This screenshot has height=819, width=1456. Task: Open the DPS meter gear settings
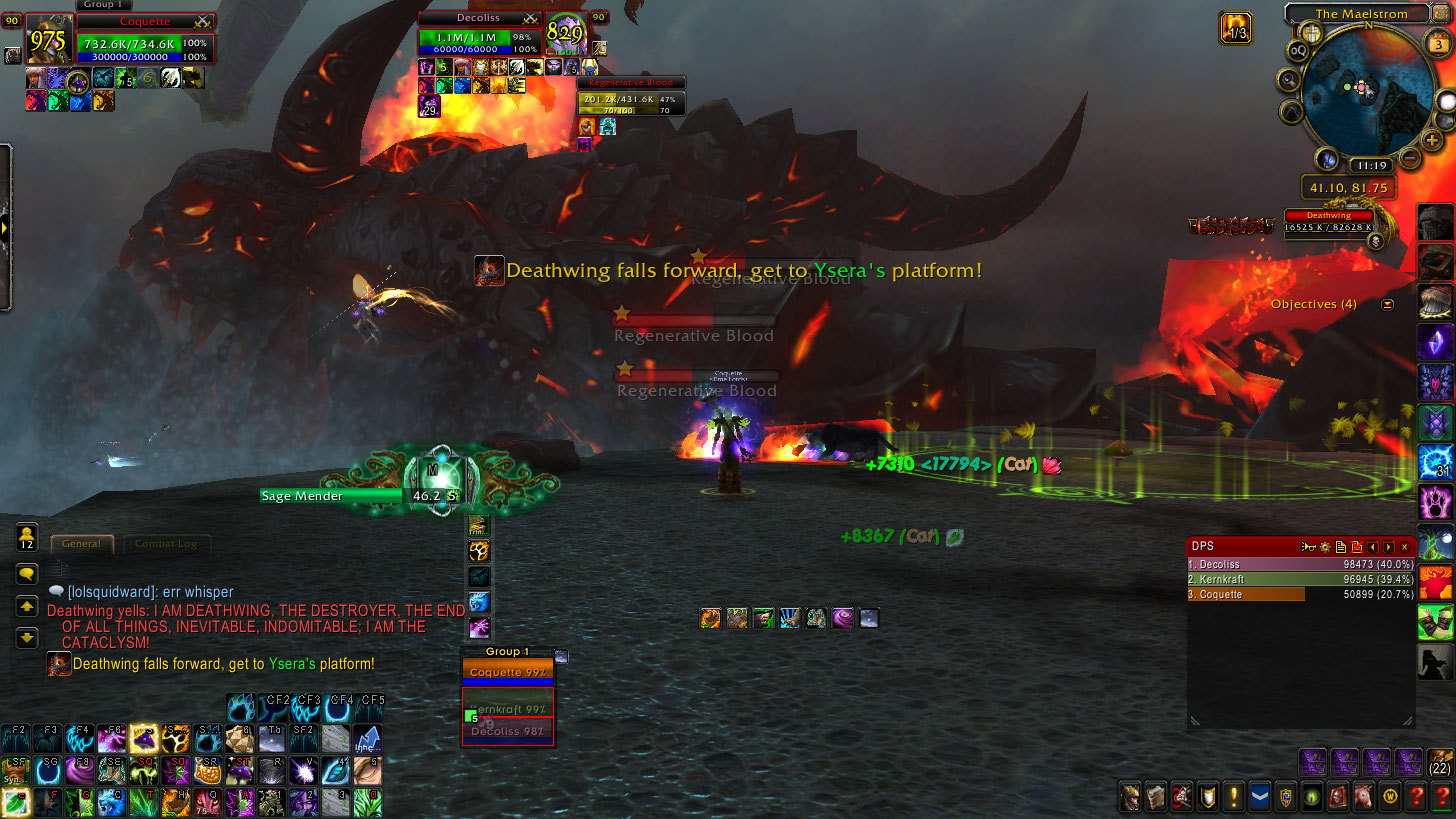point(1325,547)
